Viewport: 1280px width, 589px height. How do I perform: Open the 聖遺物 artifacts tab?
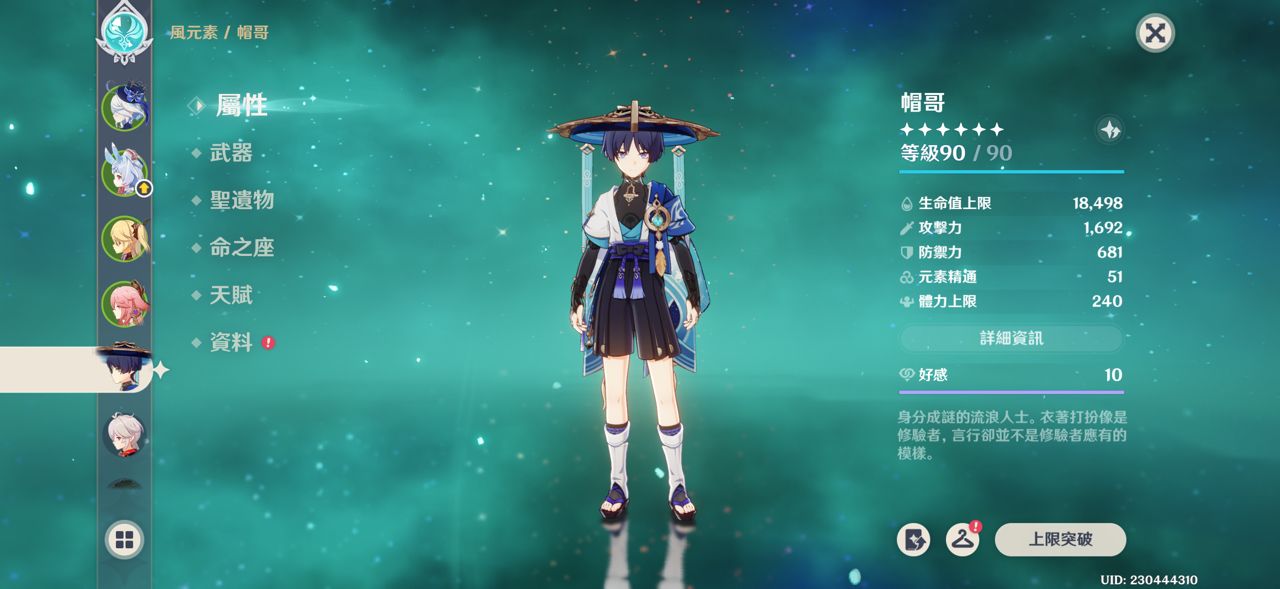pyautogui.click(x=241, y=200)
